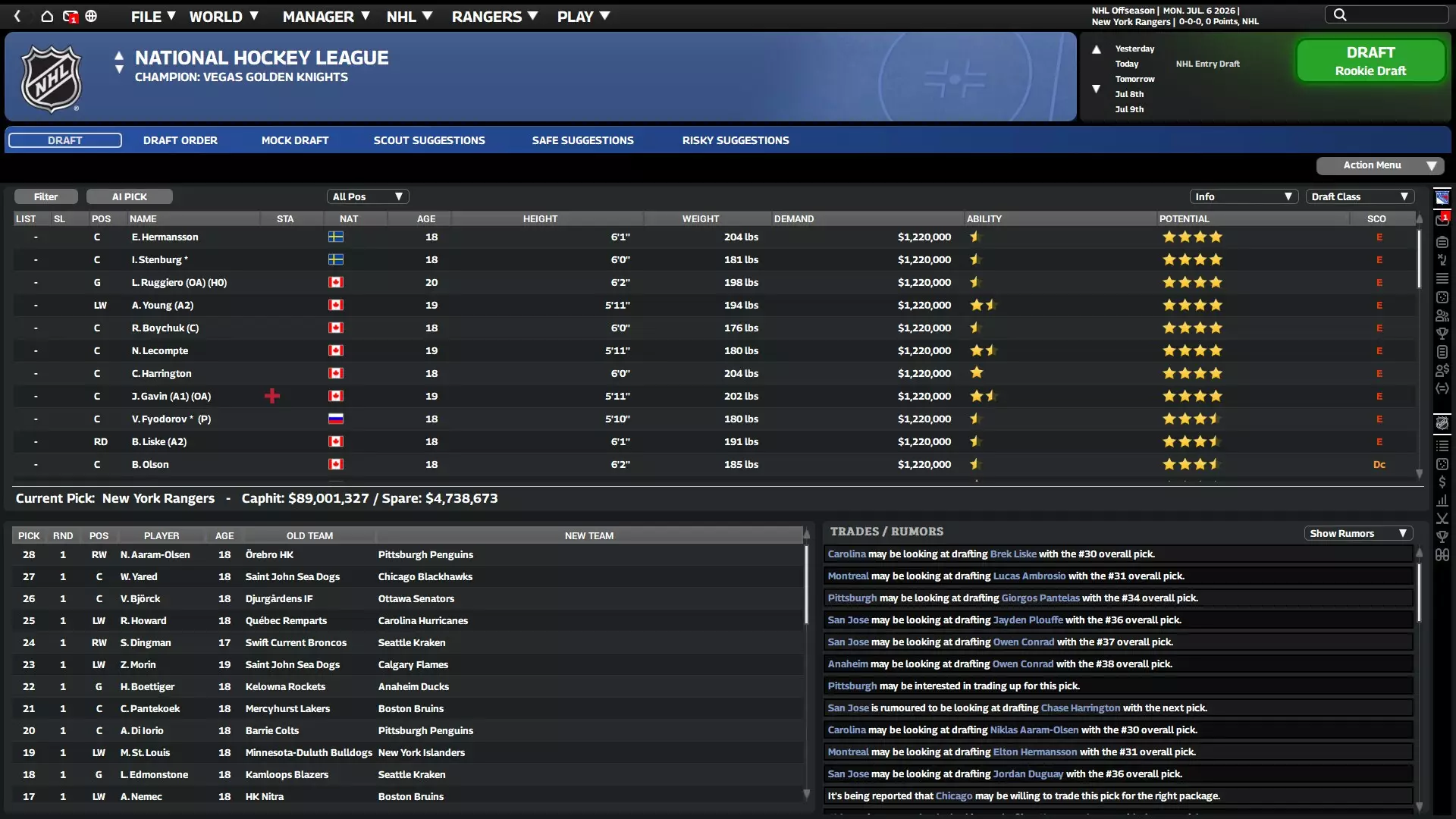Expand upcoming dates with the down triangle

(x=1097, y=89)
